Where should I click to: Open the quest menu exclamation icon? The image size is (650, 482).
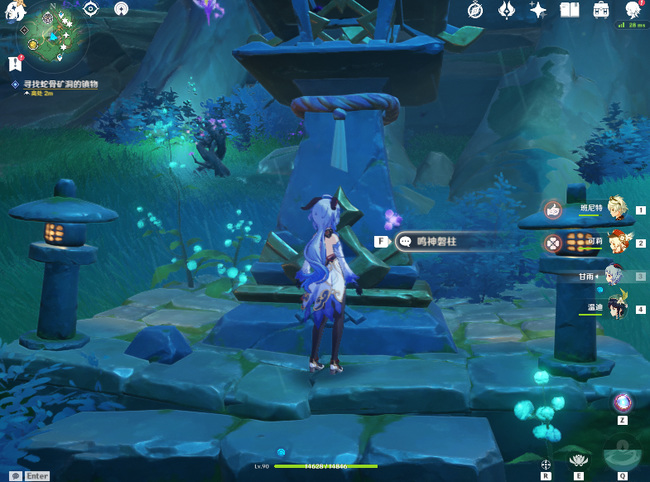click(x=14, y=64)
